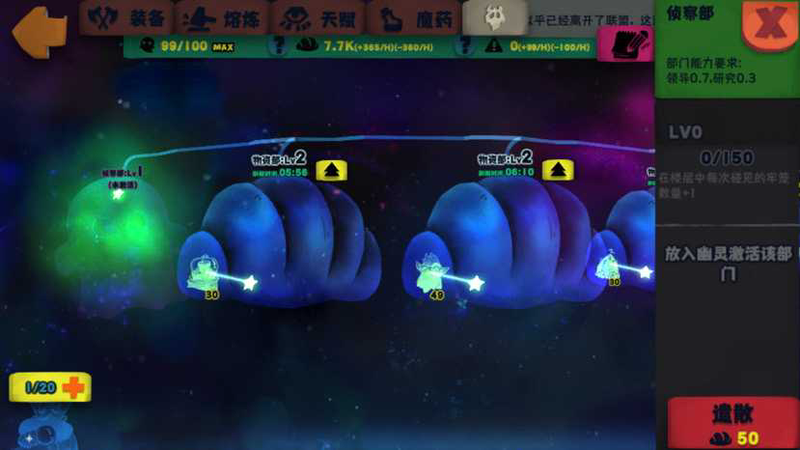Click the question mark beside the warning resource
Image resolution: width=800 pixels, height=450 pixels.
[468, 45]
